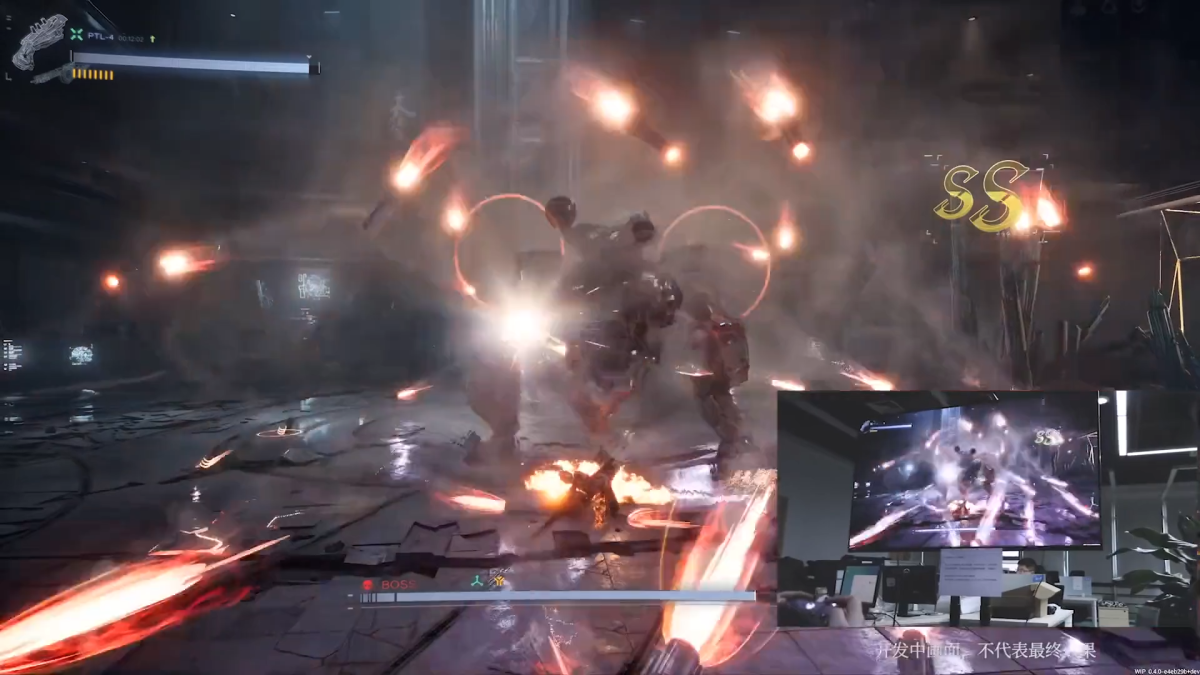Open the picture-in-picture camera feed
This screenshot has width=1200, height=675.
(x=975, y=508)
